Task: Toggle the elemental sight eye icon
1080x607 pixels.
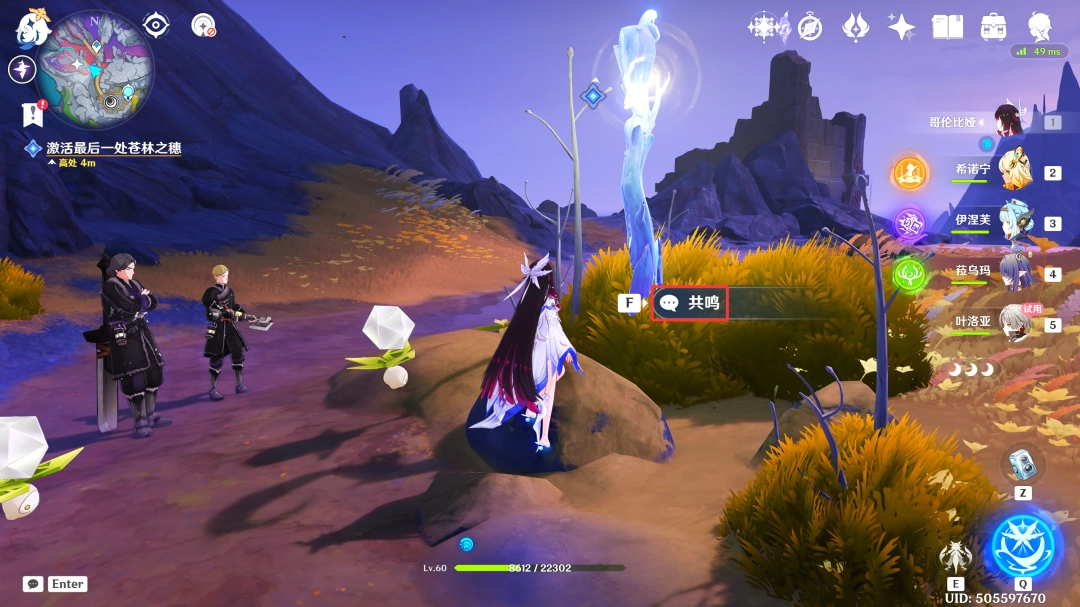Action: [156, 25]
